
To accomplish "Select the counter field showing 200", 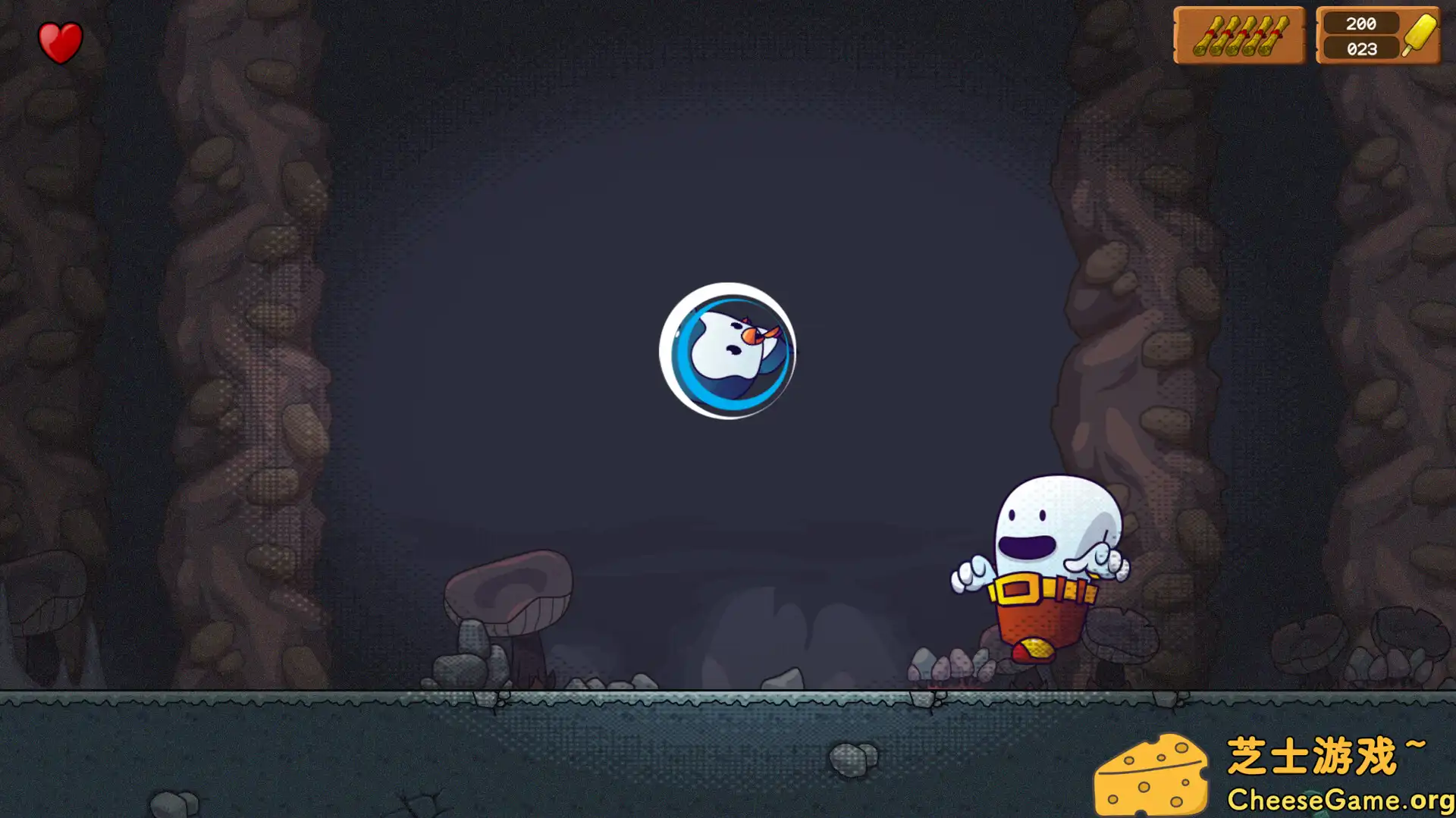I will click(x=1362, y=24).
